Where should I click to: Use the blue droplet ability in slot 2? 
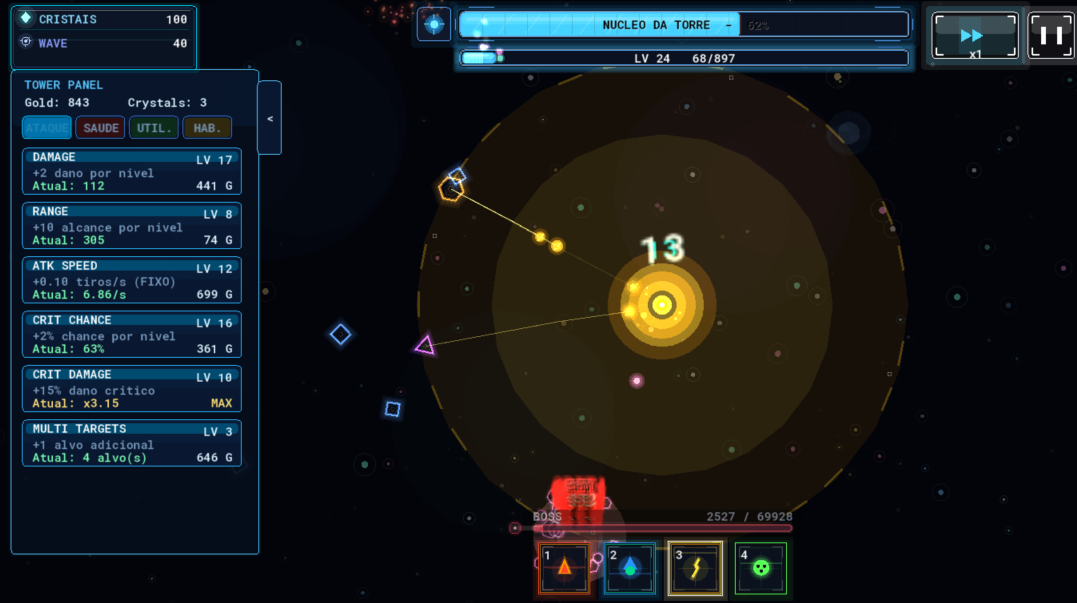click(630, 568)
